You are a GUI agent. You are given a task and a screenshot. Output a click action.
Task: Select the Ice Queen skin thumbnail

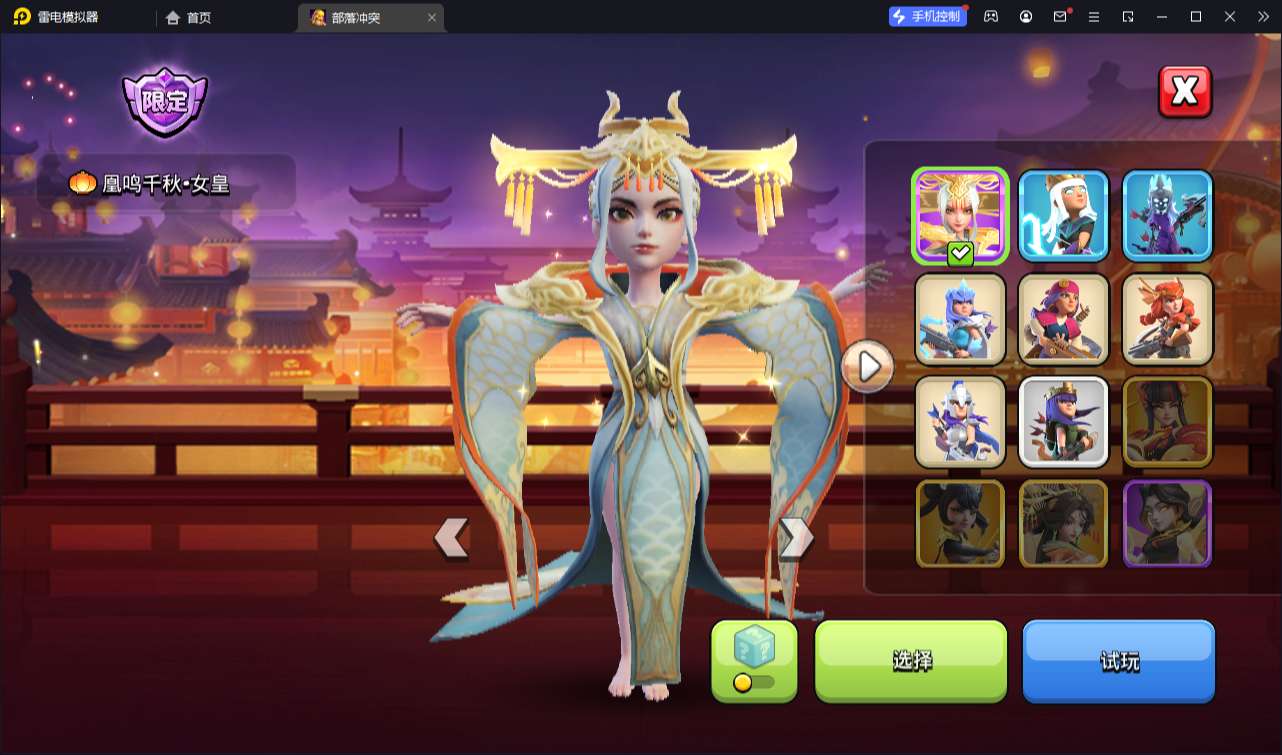click(x=959, y=319)
